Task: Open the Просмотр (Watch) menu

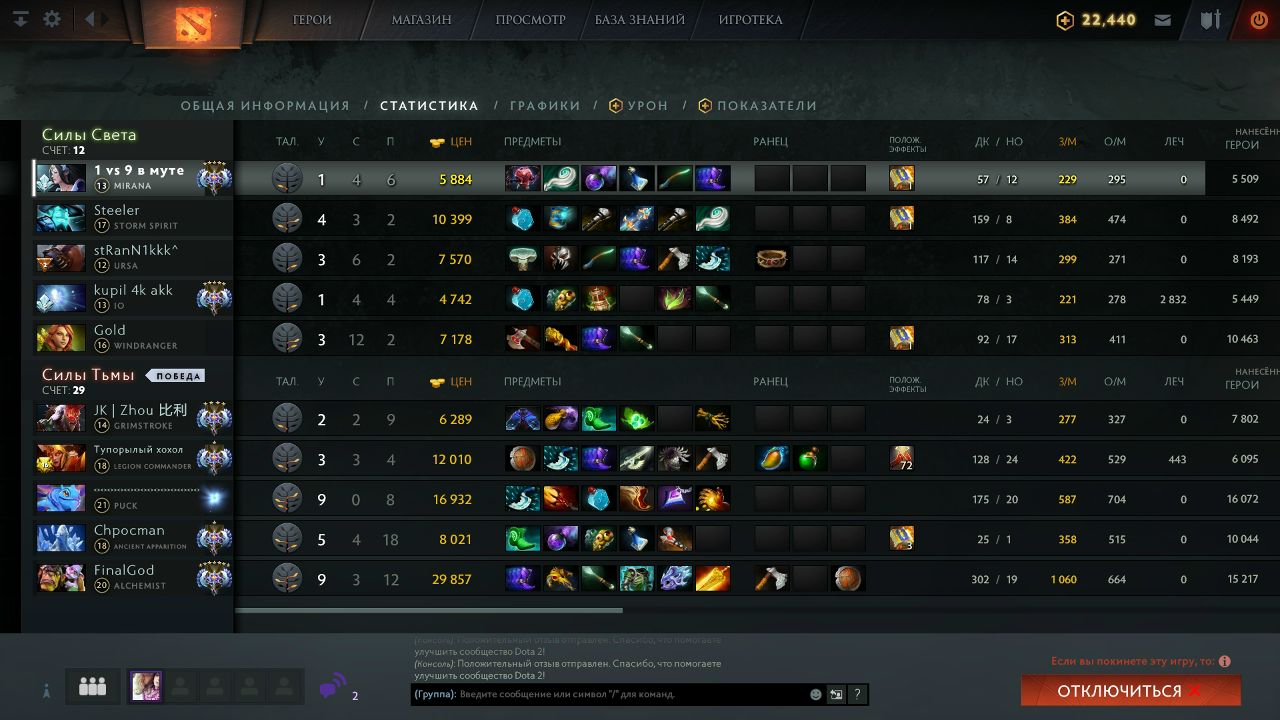Action: (530, 20)
